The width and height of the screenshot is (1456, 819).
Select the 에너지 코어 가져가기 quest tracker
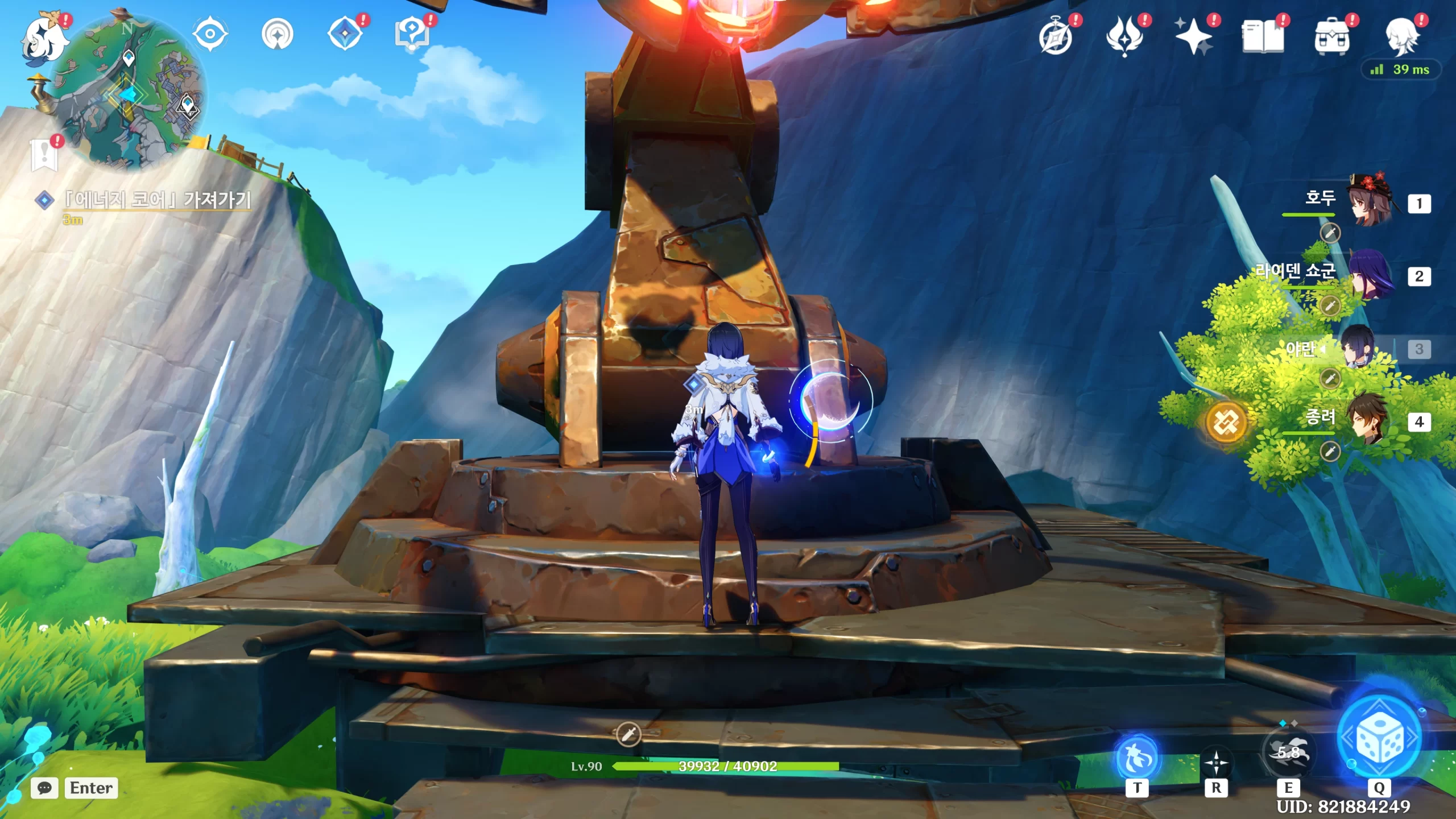click(157, 200)
